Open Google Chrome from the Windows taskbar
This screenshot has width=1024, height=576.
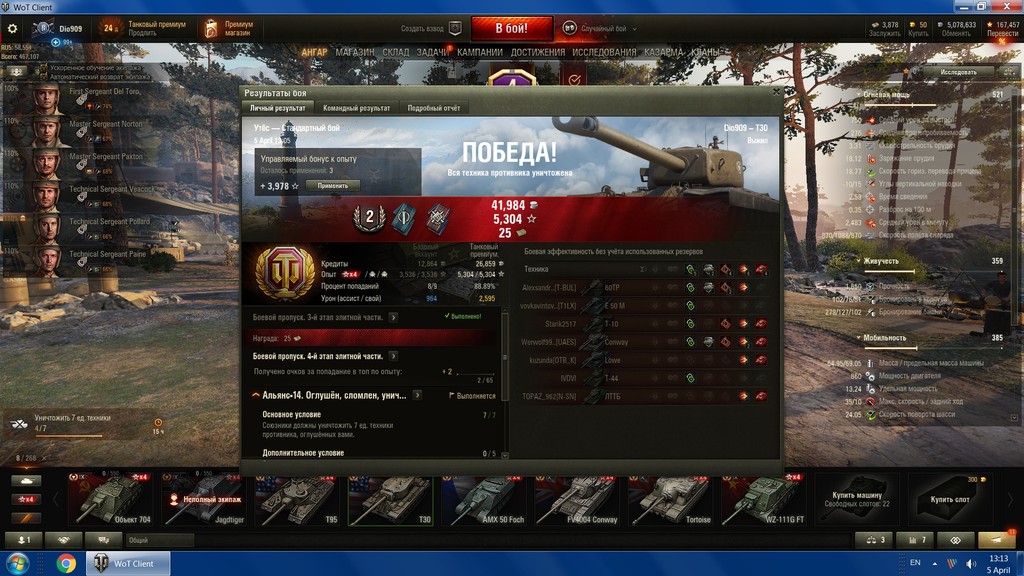(x=66, y=564)
